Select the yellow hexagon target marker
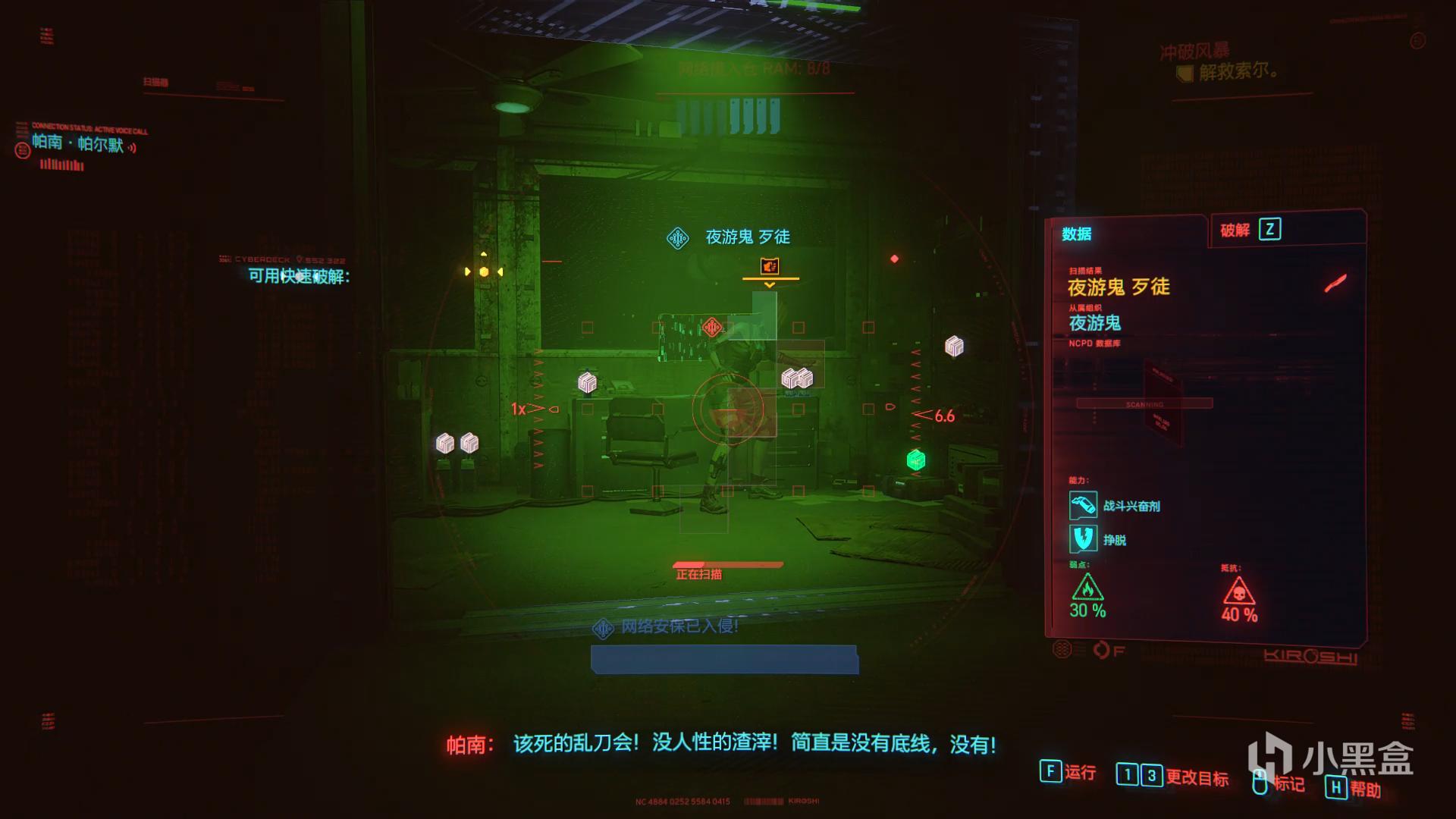1456x819 pixels. [484, 271]
